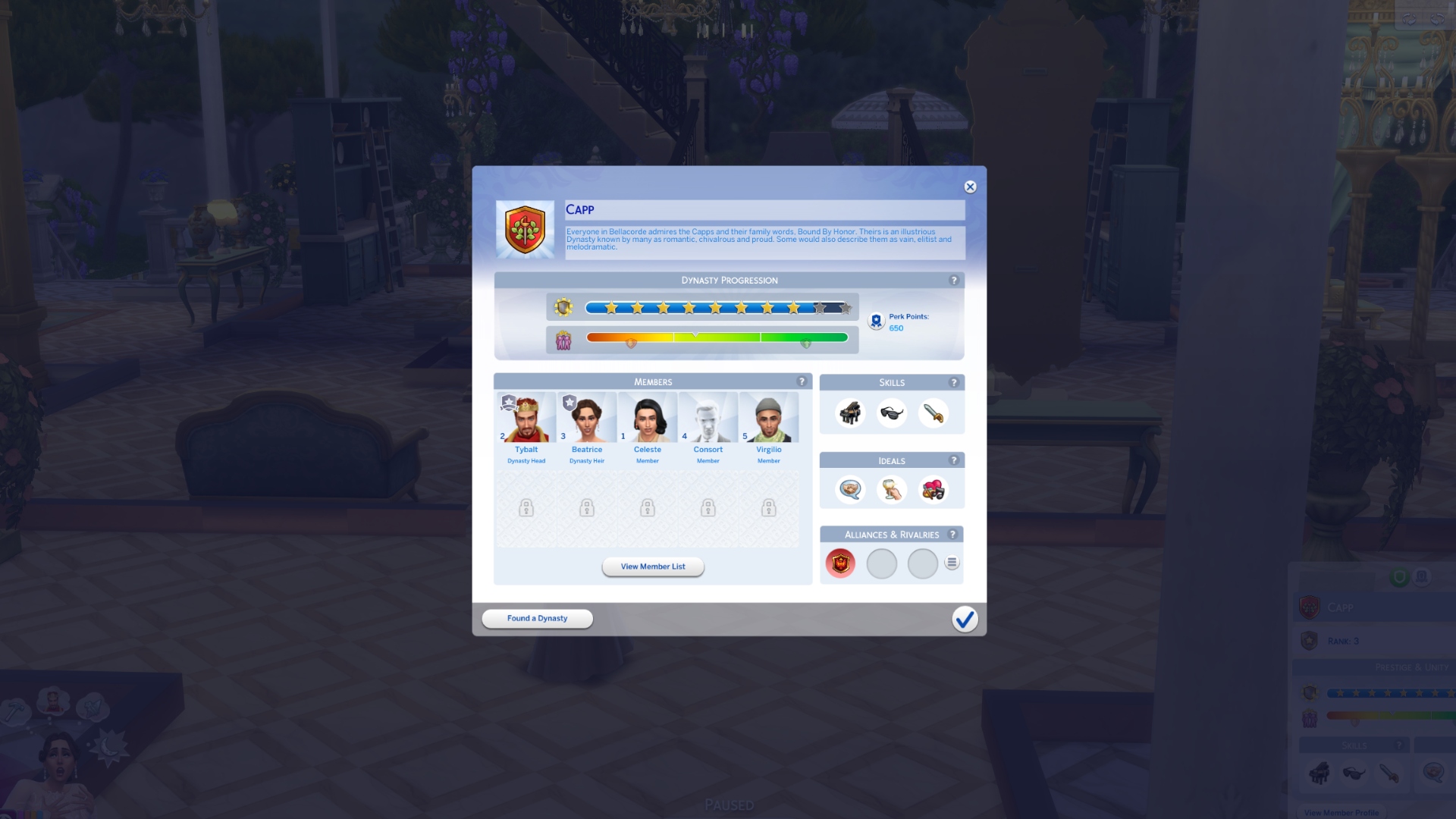
Task: Click the Perk Points medal icon
Action: (x=877, y=320)
